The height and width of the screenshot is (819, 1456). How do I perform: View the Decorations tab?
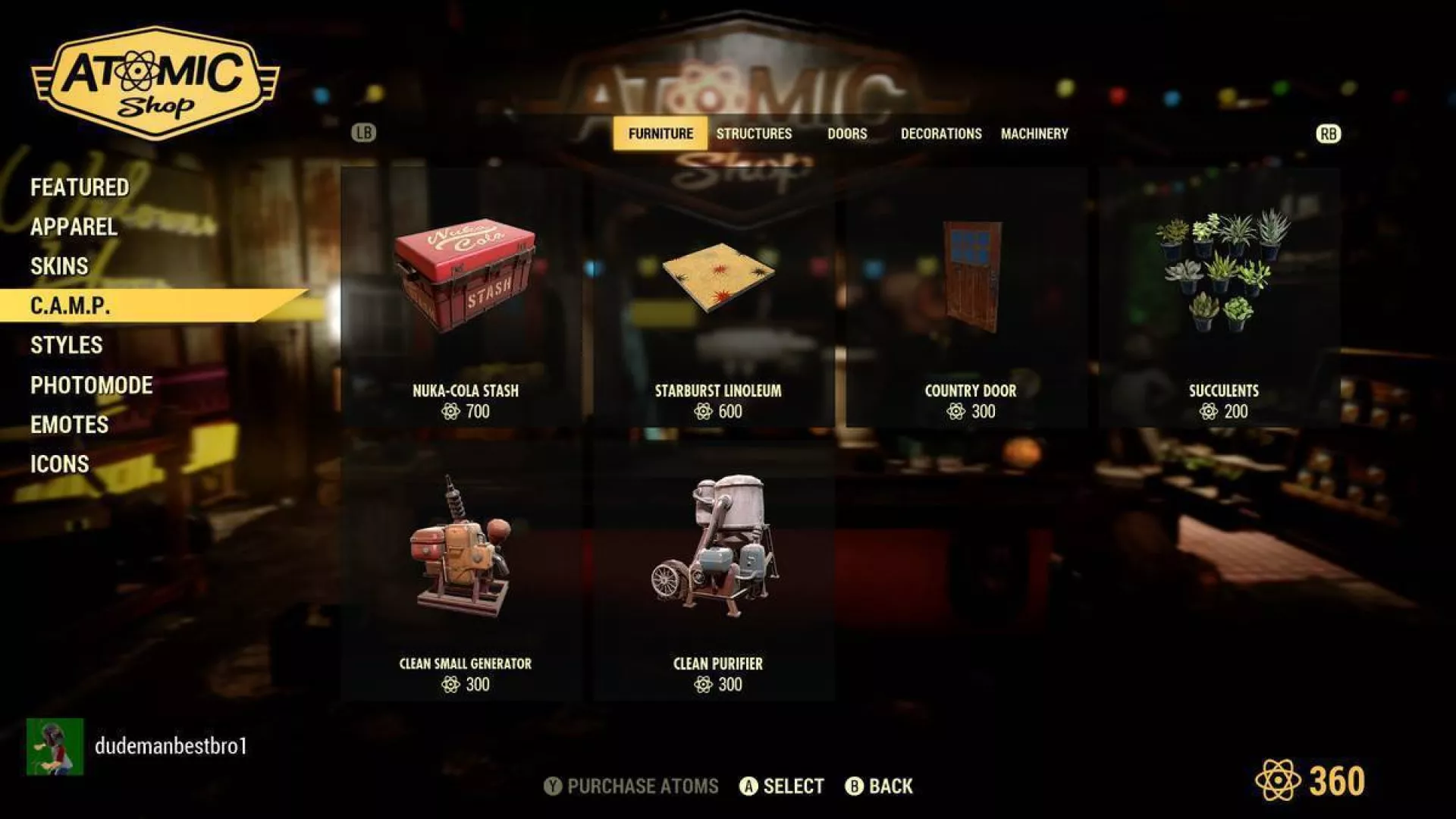coord(941,133)
